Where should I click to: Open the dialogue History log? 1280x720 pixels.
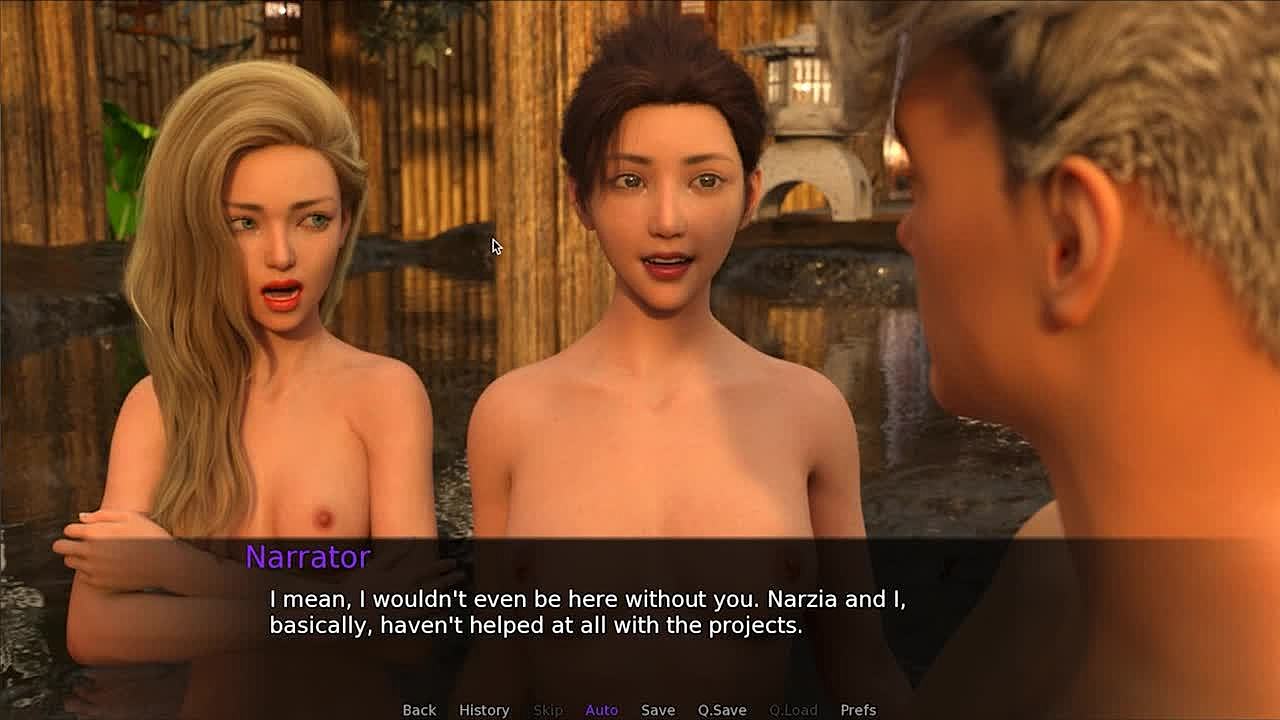[484, 710]
